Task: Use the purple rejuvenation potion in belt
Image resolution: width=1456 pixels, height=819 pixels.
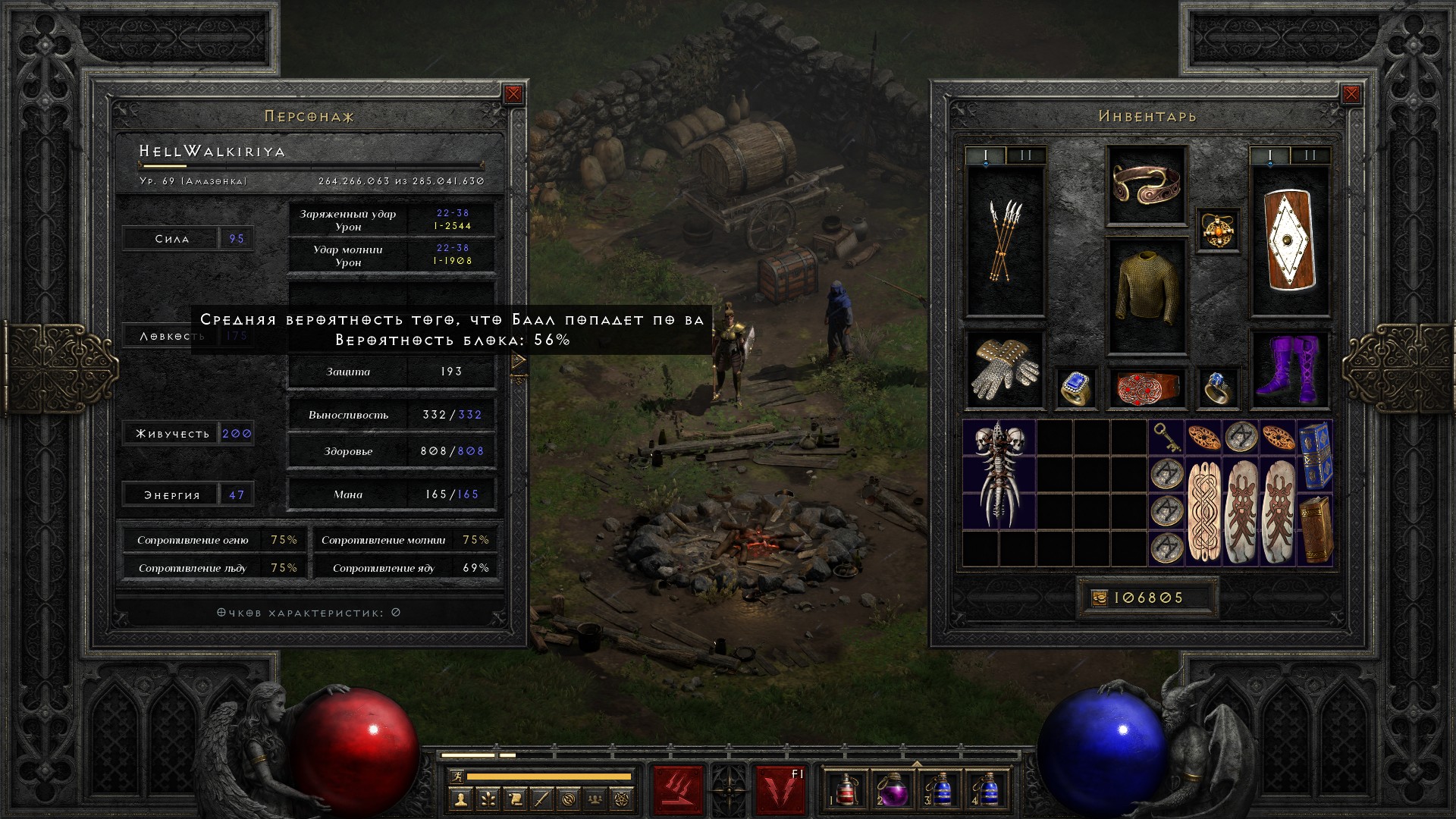Action: (x=892, y=790)
